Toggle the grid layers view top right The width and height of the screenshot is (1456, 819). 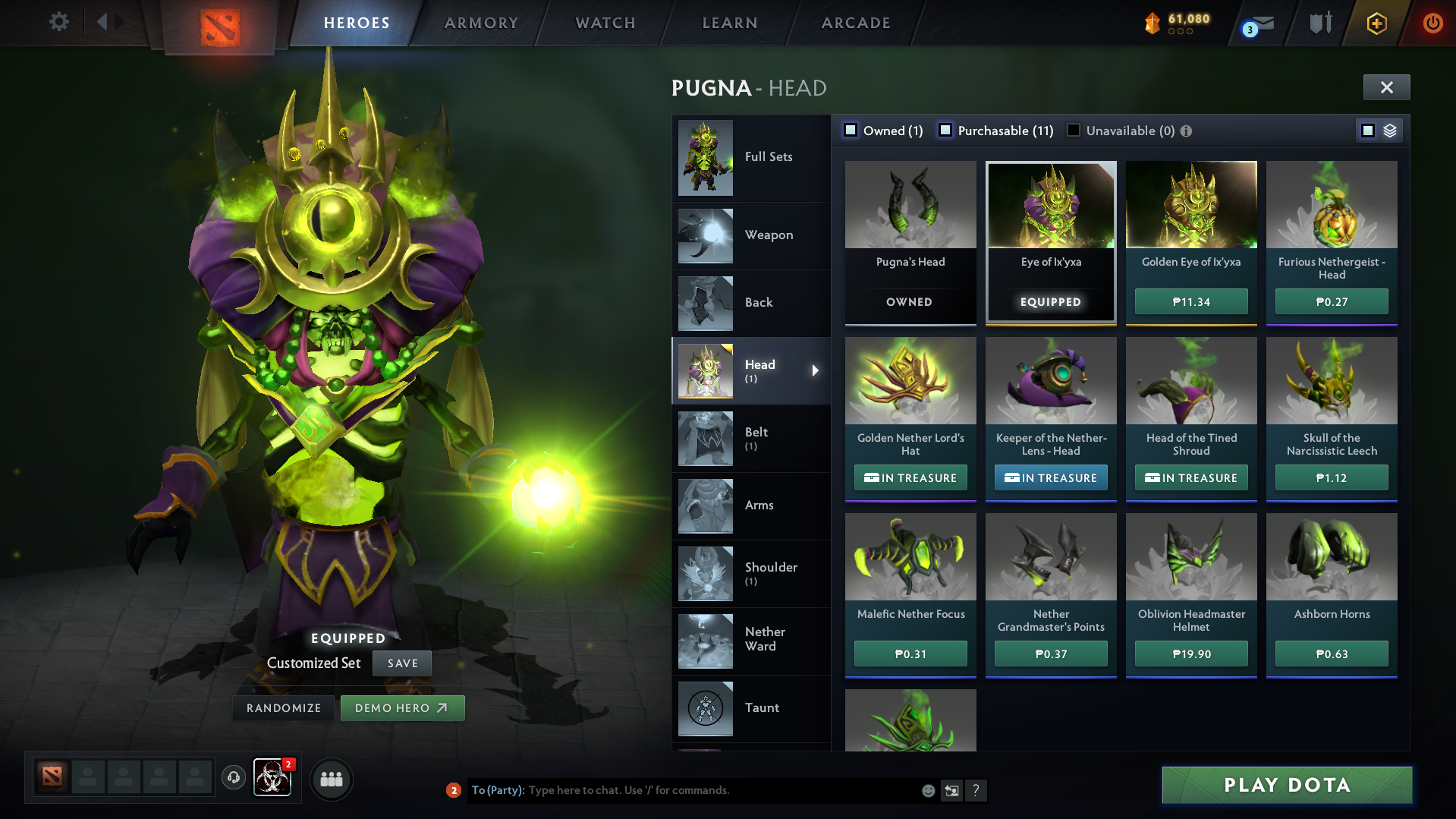(x=1389, y=130)
